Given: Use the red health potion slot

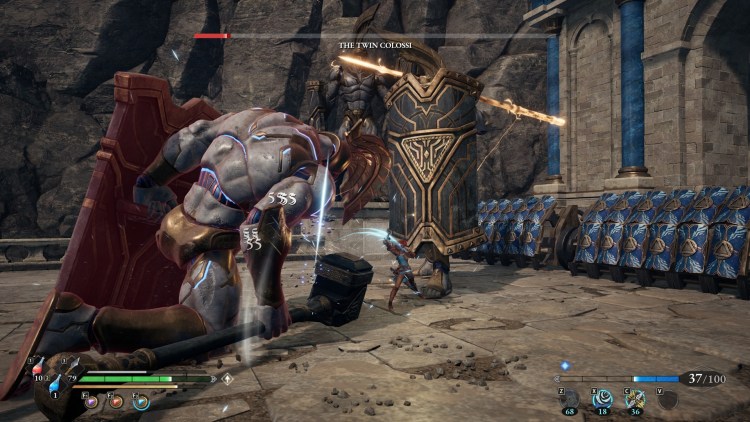Looking at the screenshot, I should coord(40,371).
